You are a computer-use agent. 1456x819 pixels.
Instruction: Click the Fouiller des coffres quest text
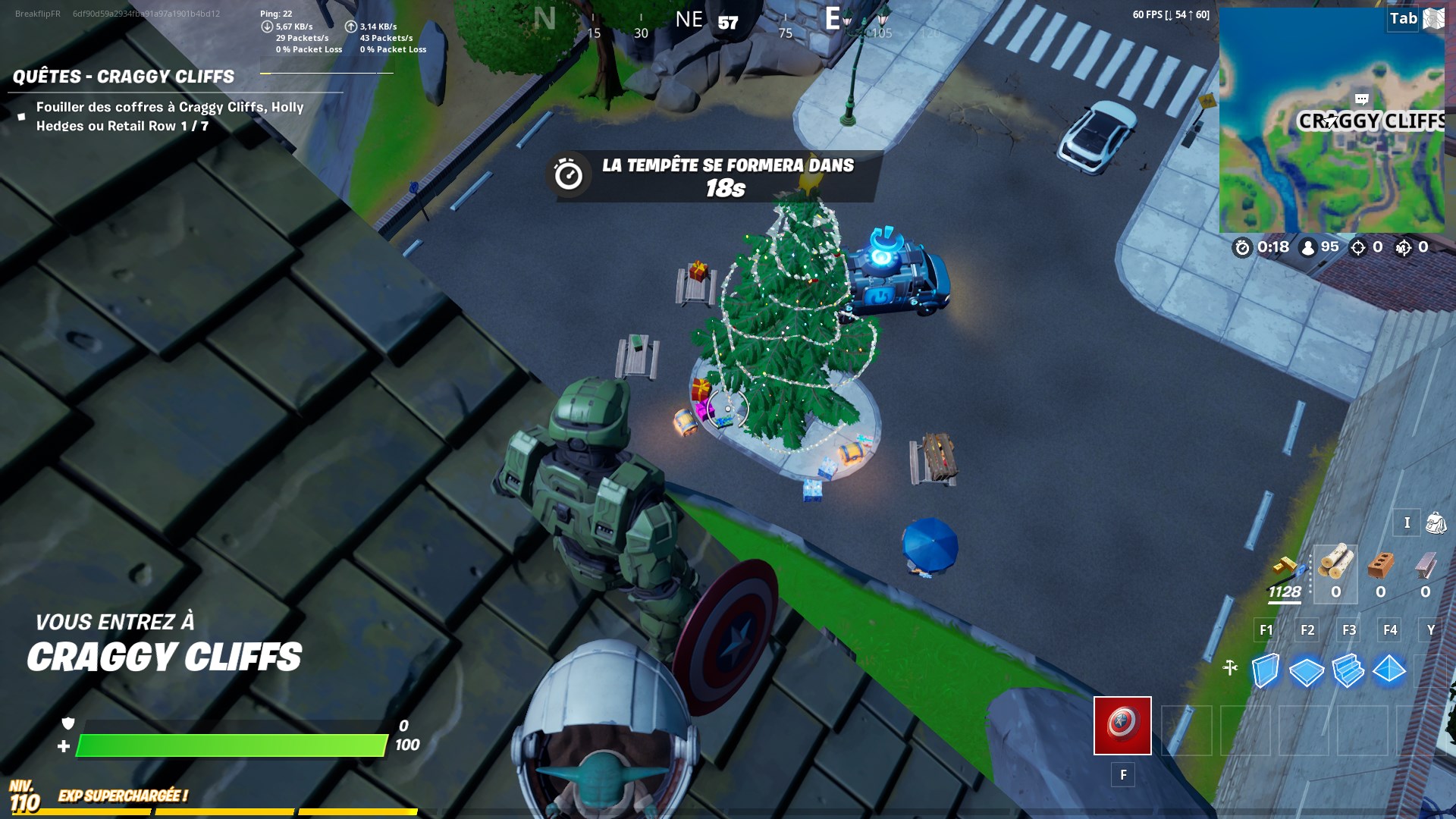pos(167,115)
